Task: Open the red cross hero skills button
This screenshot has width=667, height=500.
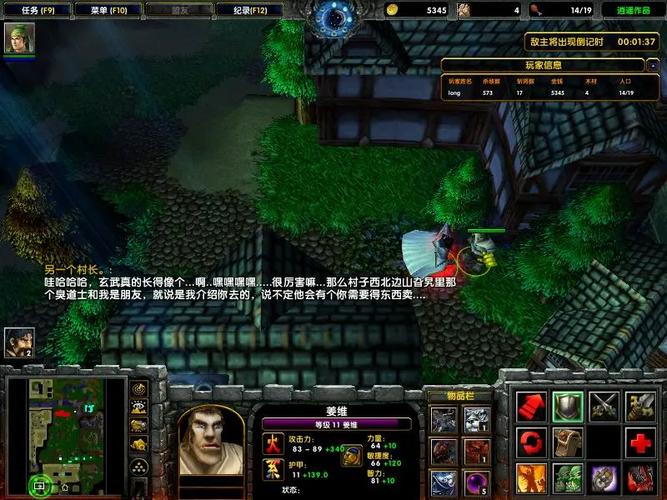Action: [x=641, y=441]
